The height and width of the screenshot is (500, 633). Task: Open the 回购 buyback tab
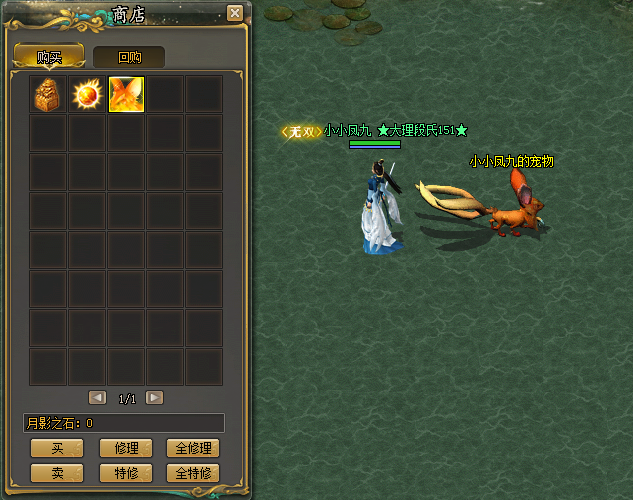coord(129,57)
